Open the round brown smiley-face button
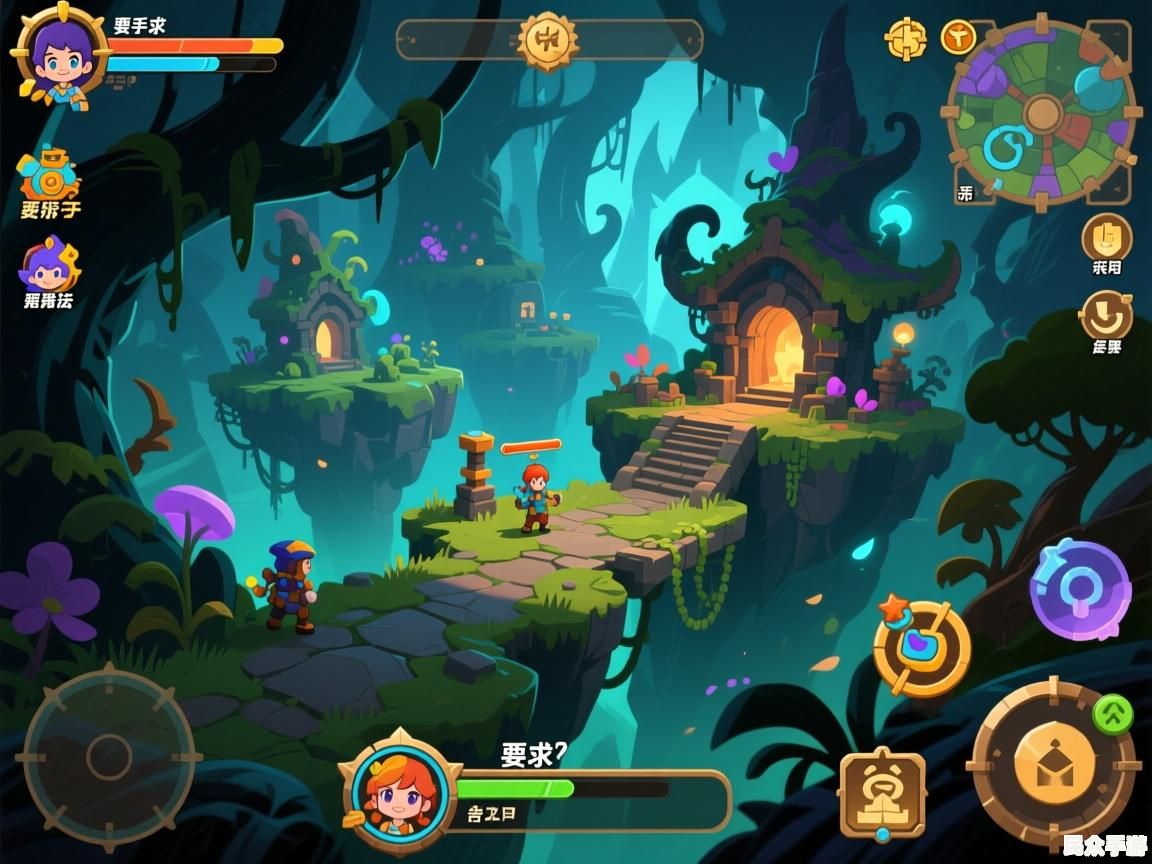This screenshot has height=864, width=1152. point(1107,317)
